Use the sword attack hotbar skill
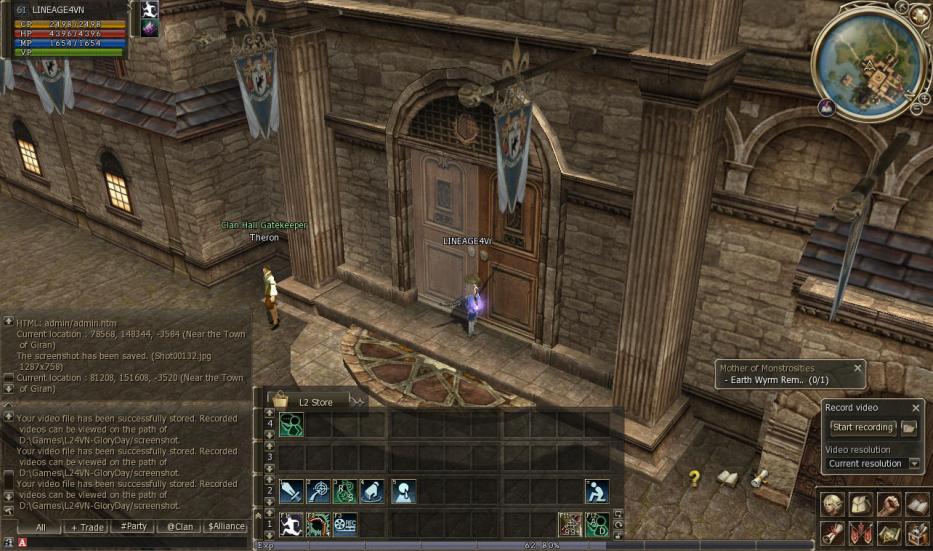Image resolution: width=933 pixels, height=551 pixels. pyautogui.click(x=291, y=491)
